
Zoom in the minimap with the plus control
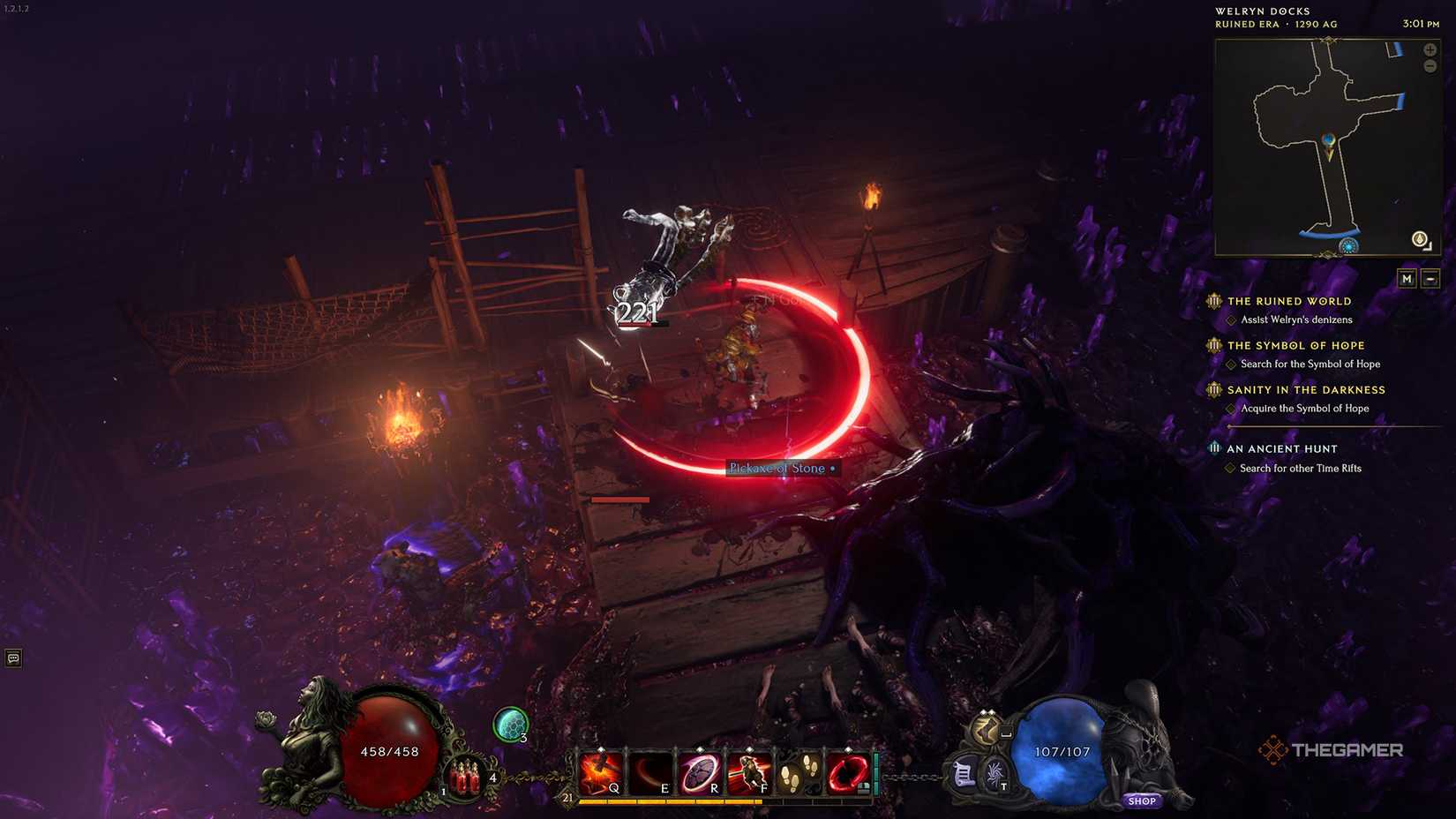1430,50
